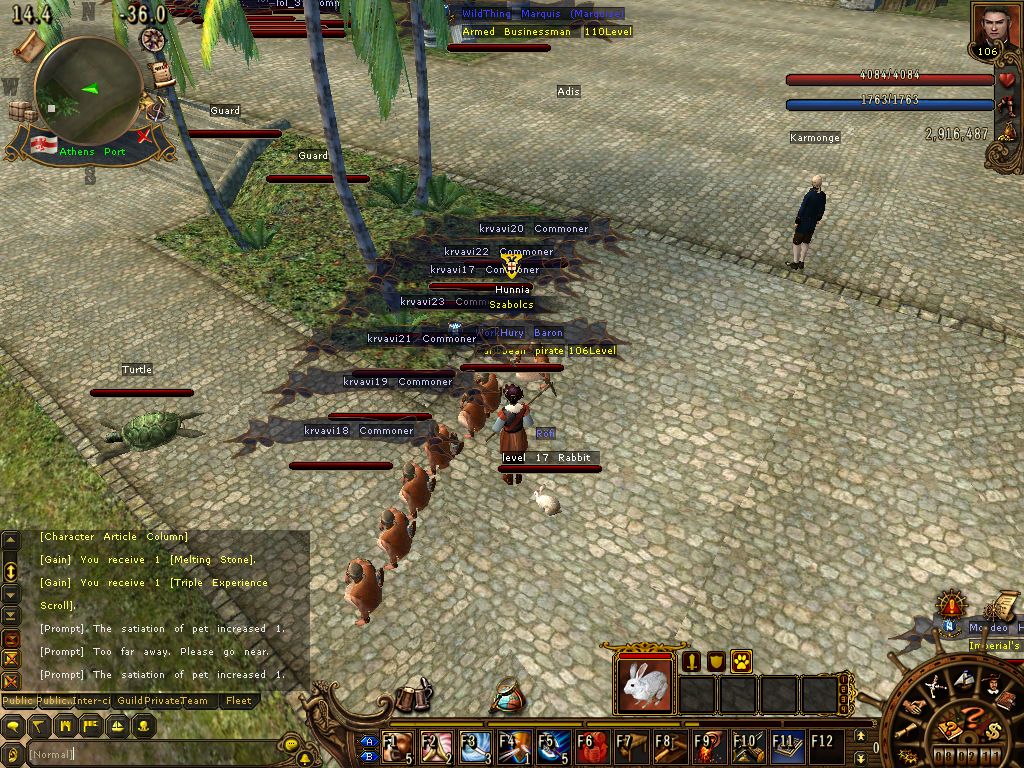
Task: Use the F6 red armor hotbar item
Action: click(x=591, y=747)
